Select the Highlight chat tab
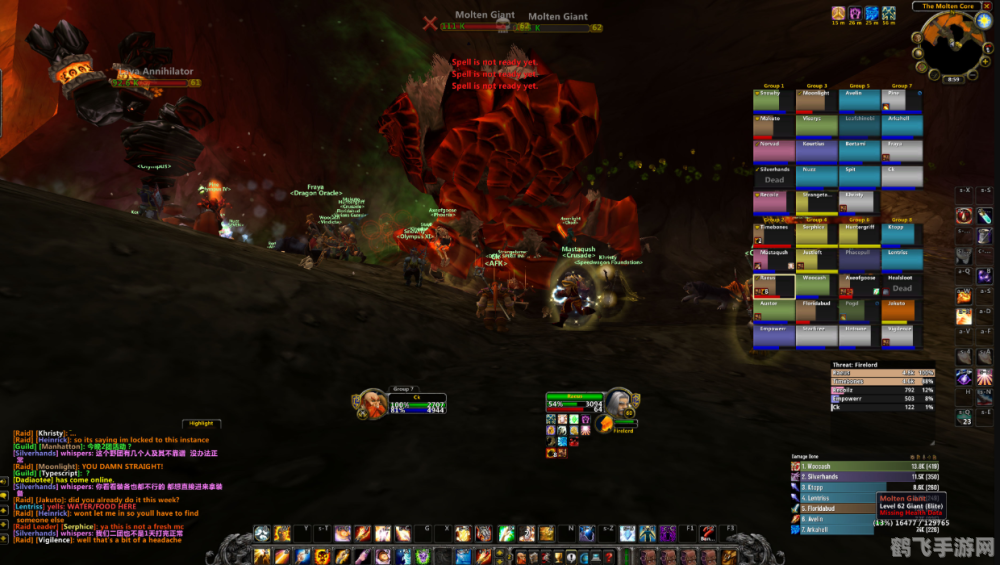Viewport: 1000px width, 565px height. pos(200,424)
